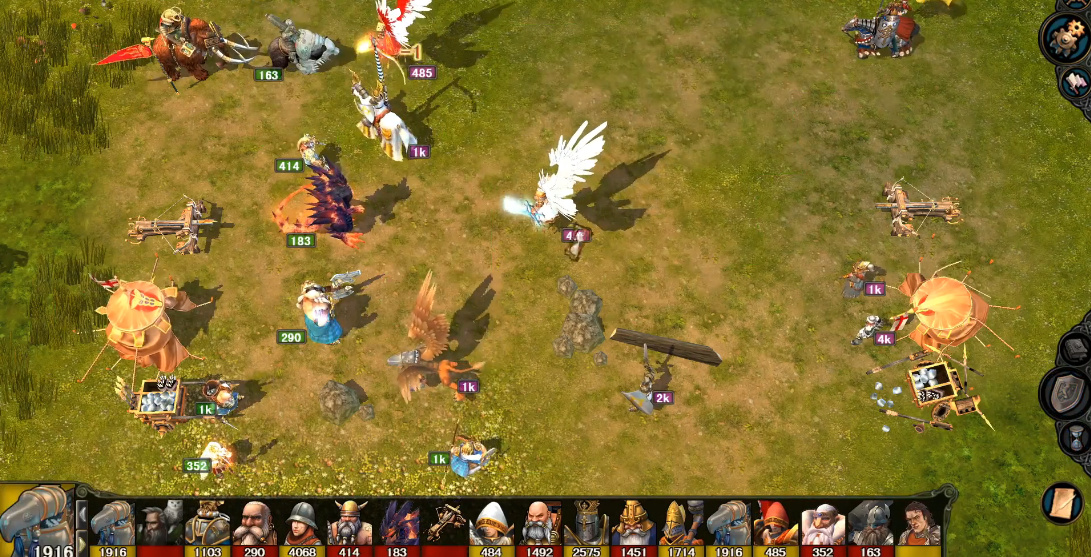The width and height of the screenshot is (1091, 557).
Task: Select the turn-order portrait showing 1103
Action: click(207, 524)
